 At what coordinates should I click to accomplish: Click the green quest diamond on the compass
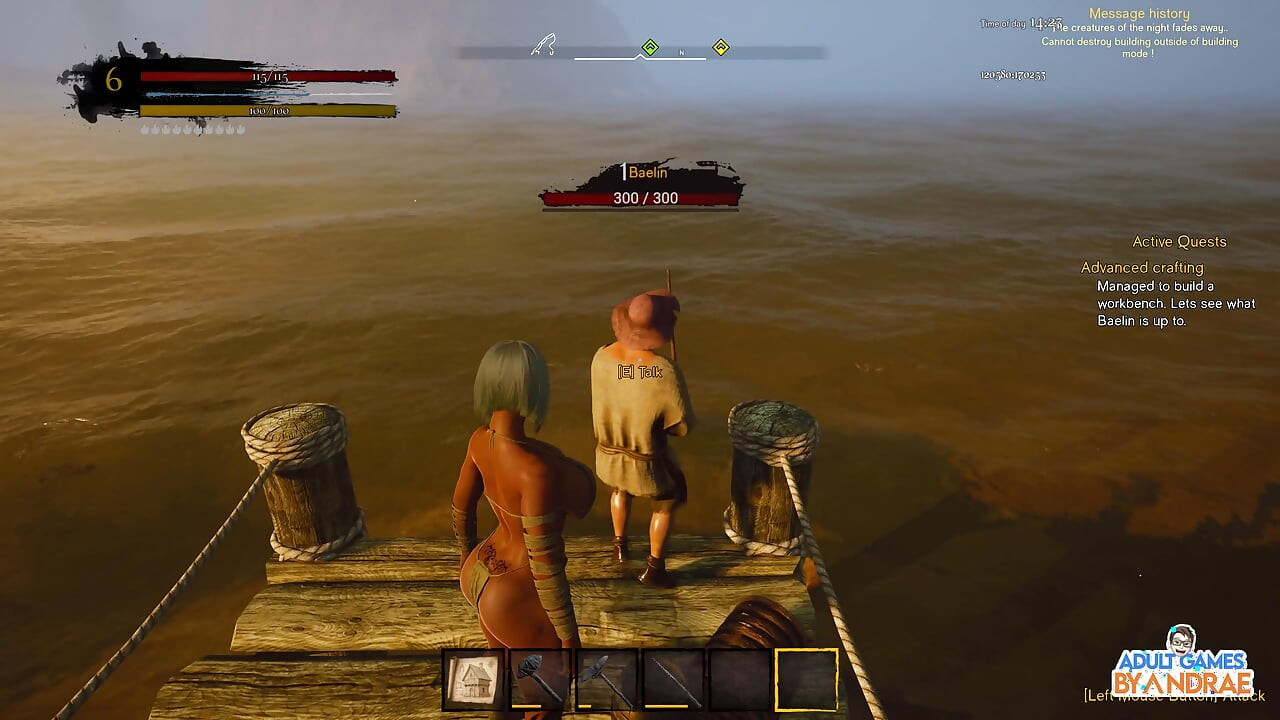650,46
